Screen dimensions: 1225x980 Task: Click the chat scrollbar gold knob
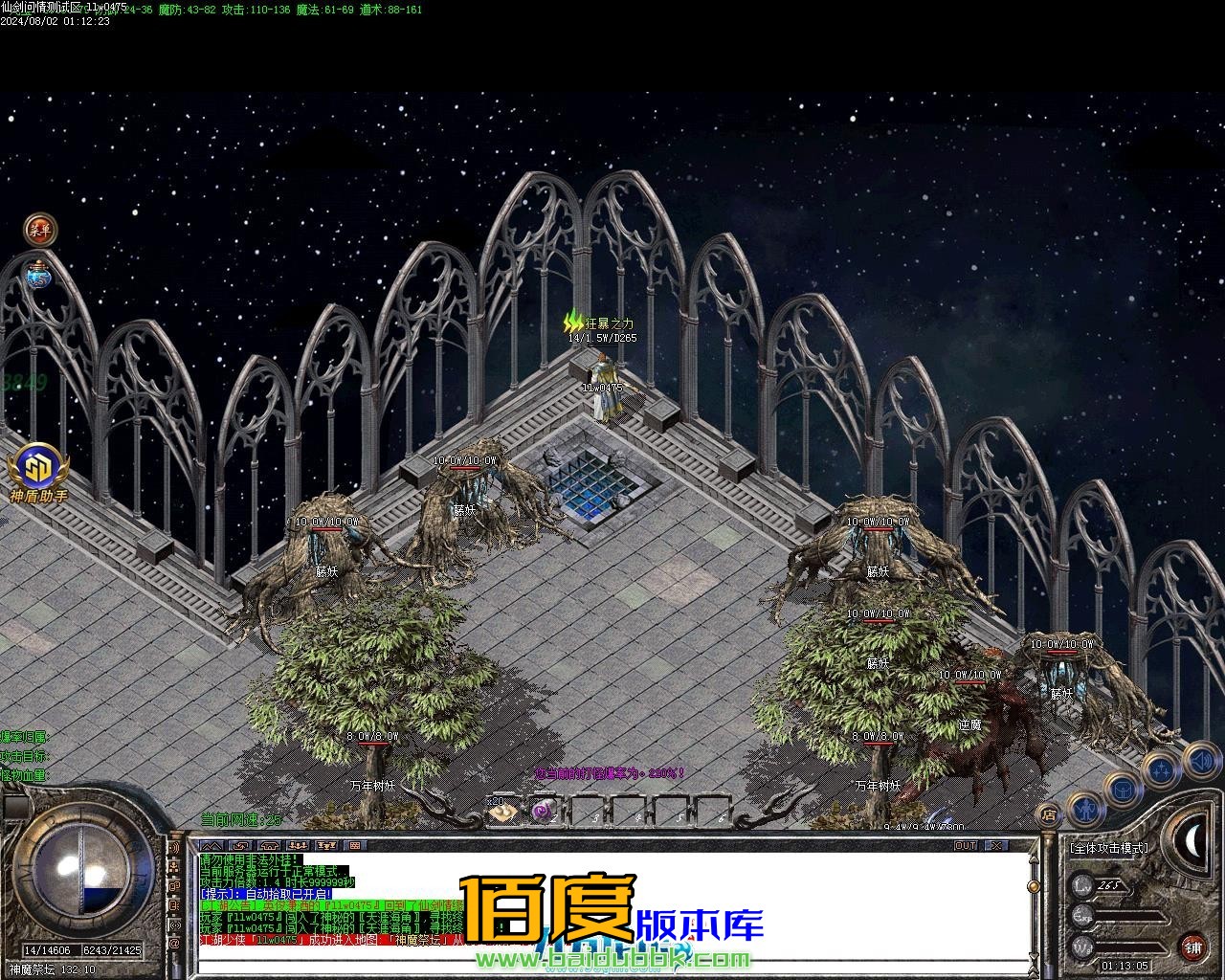pyautogui.click(x=1033, y=887)
